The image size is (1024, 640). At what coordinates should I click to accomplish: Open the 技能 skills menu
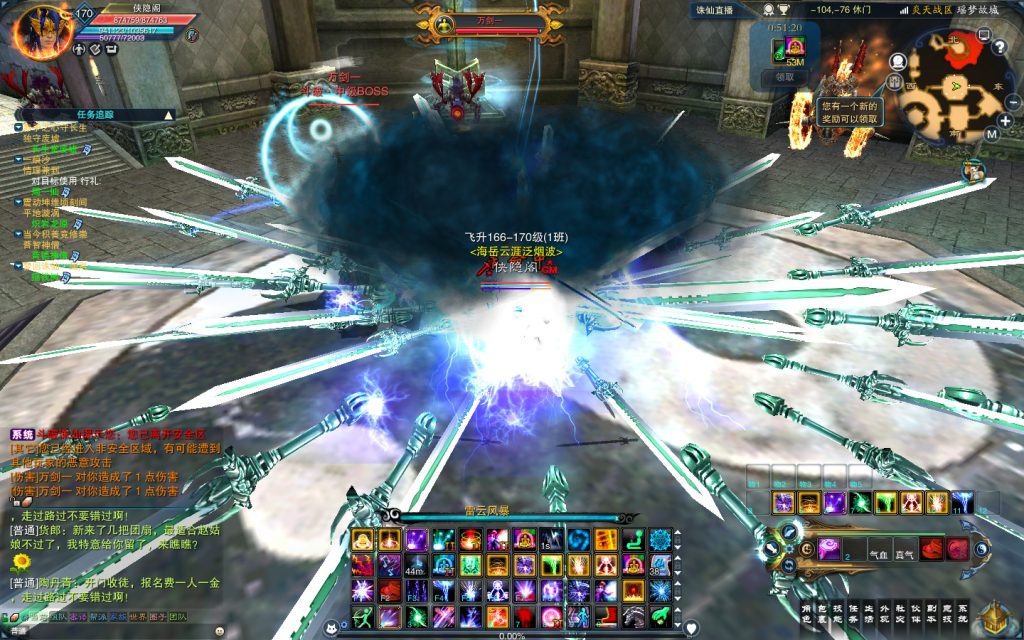(x=838, y=612)
